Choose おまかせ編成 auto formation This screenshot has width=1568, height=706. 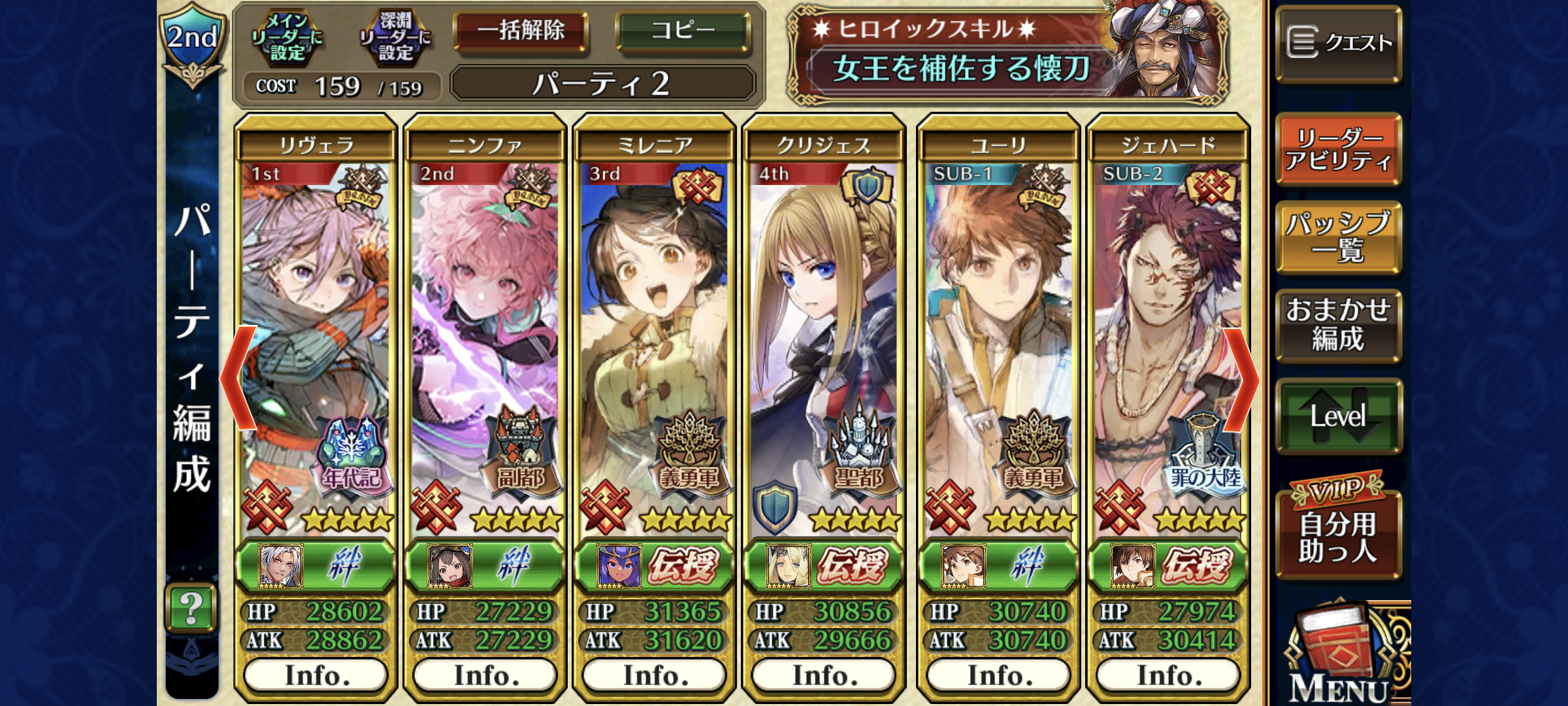pyautogui.click(x=1338, y=325)
